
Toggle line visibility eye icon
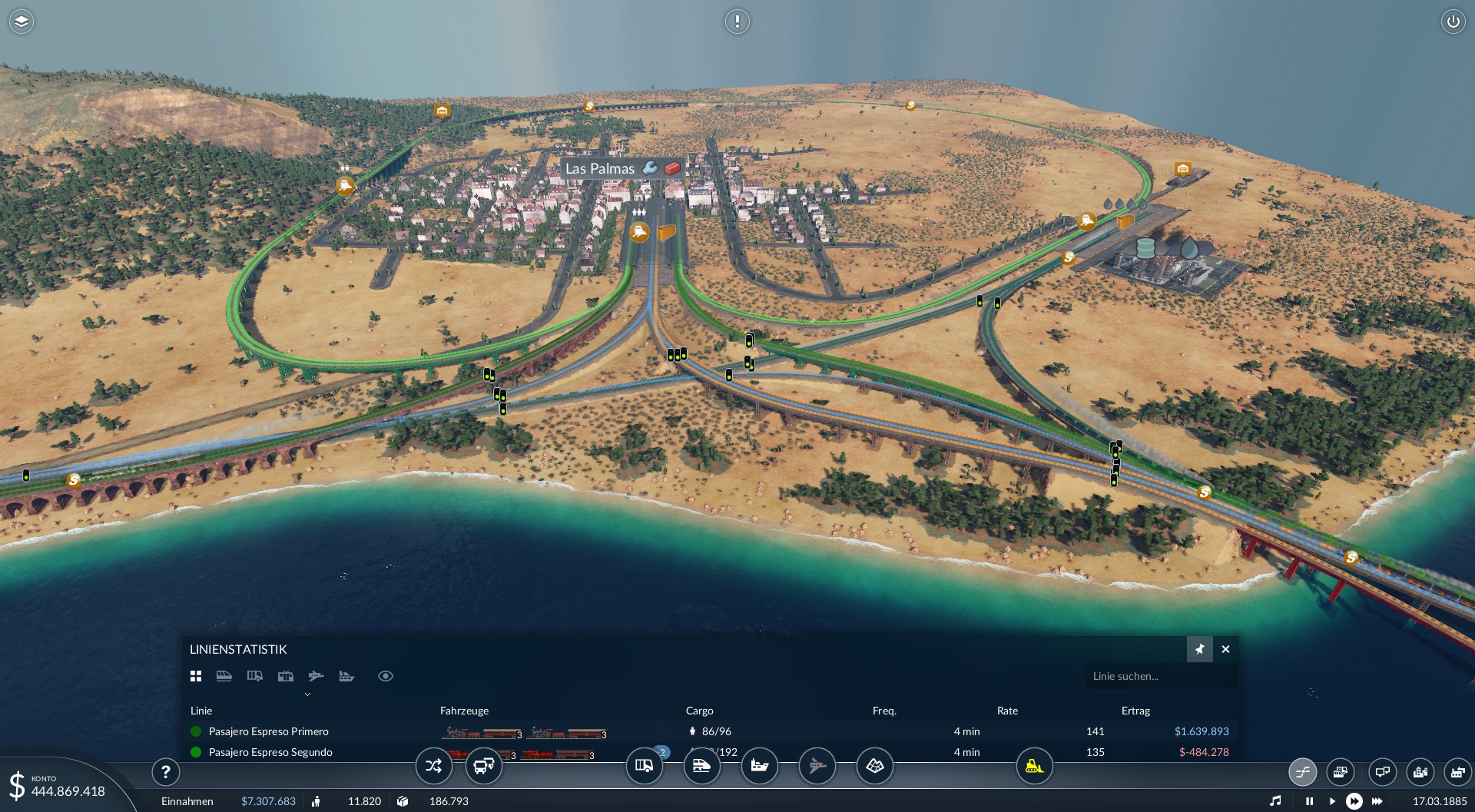386,676
